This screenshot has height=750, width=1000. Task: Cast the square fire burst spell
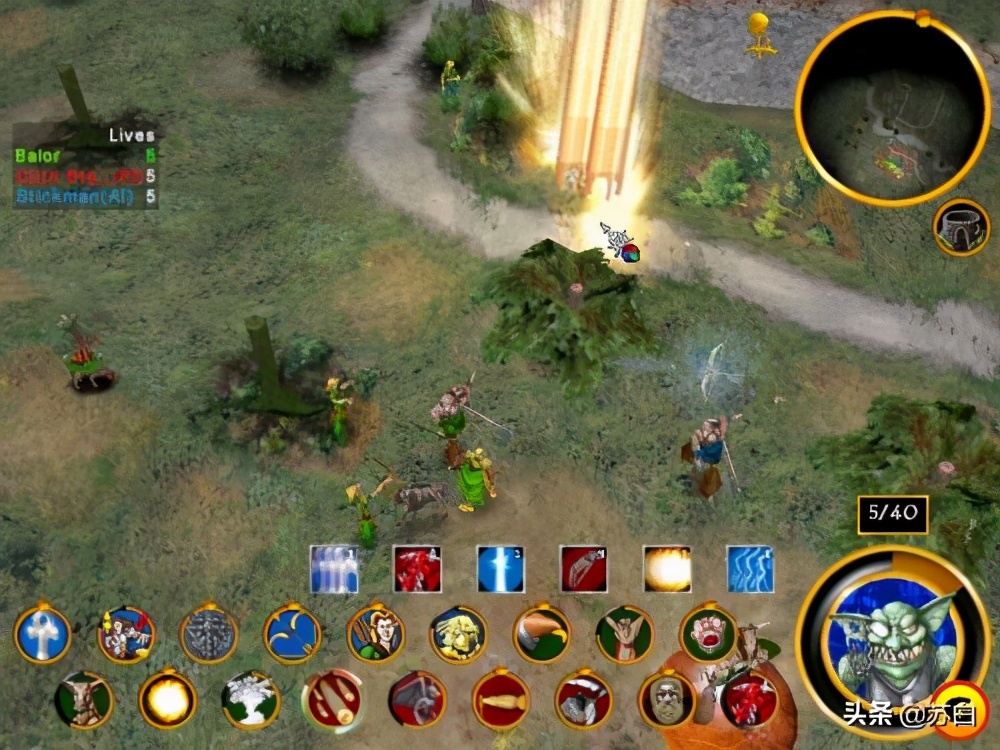pyautogui.click(x=667, y=569)
